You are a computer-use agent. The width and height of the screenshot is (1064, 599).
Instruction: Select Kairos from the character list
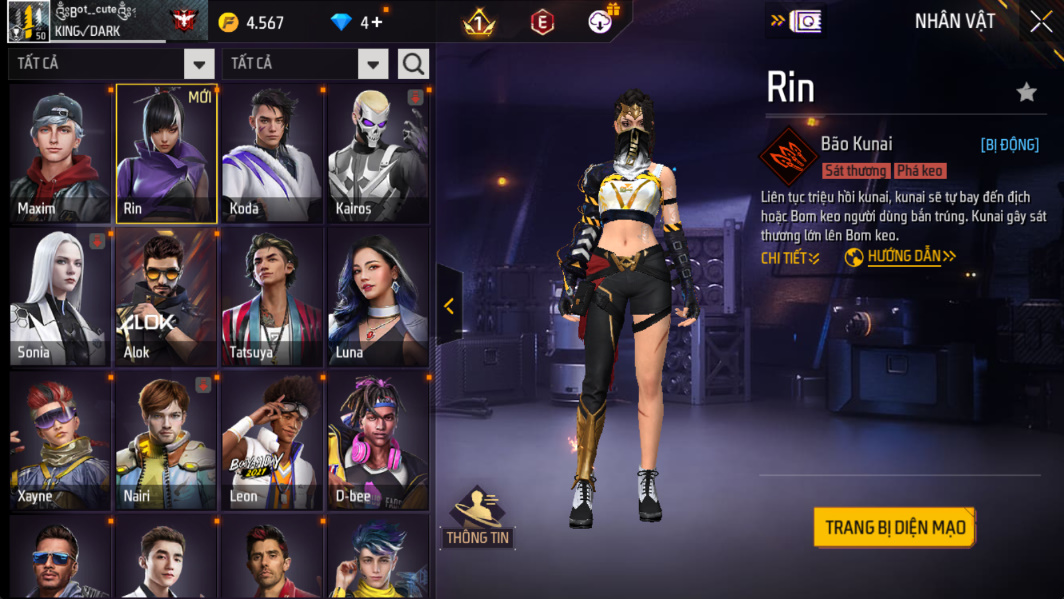(378, 153)
